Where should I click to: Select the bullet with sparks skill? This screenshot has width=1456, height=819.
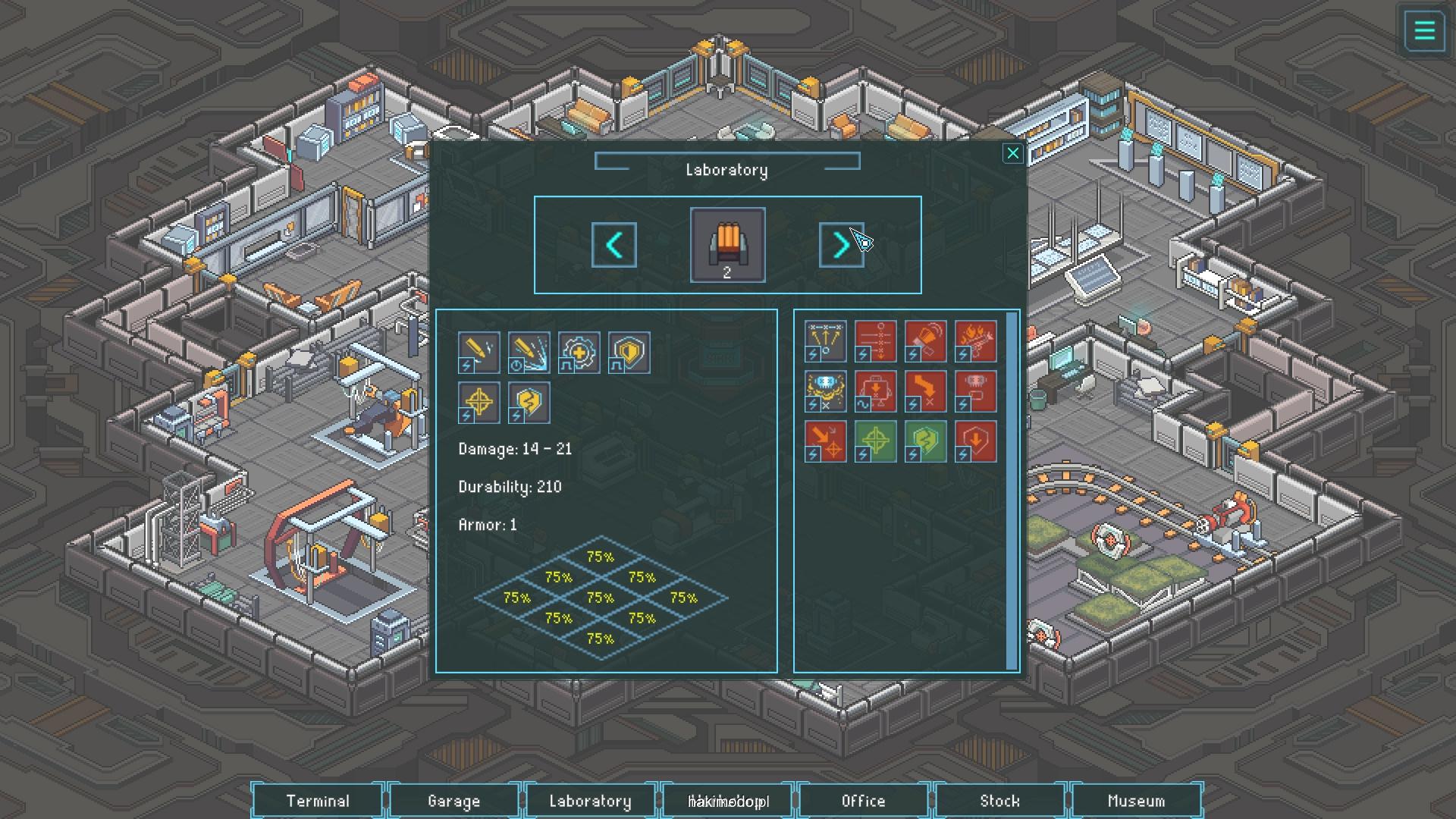(x=479, y=353)
